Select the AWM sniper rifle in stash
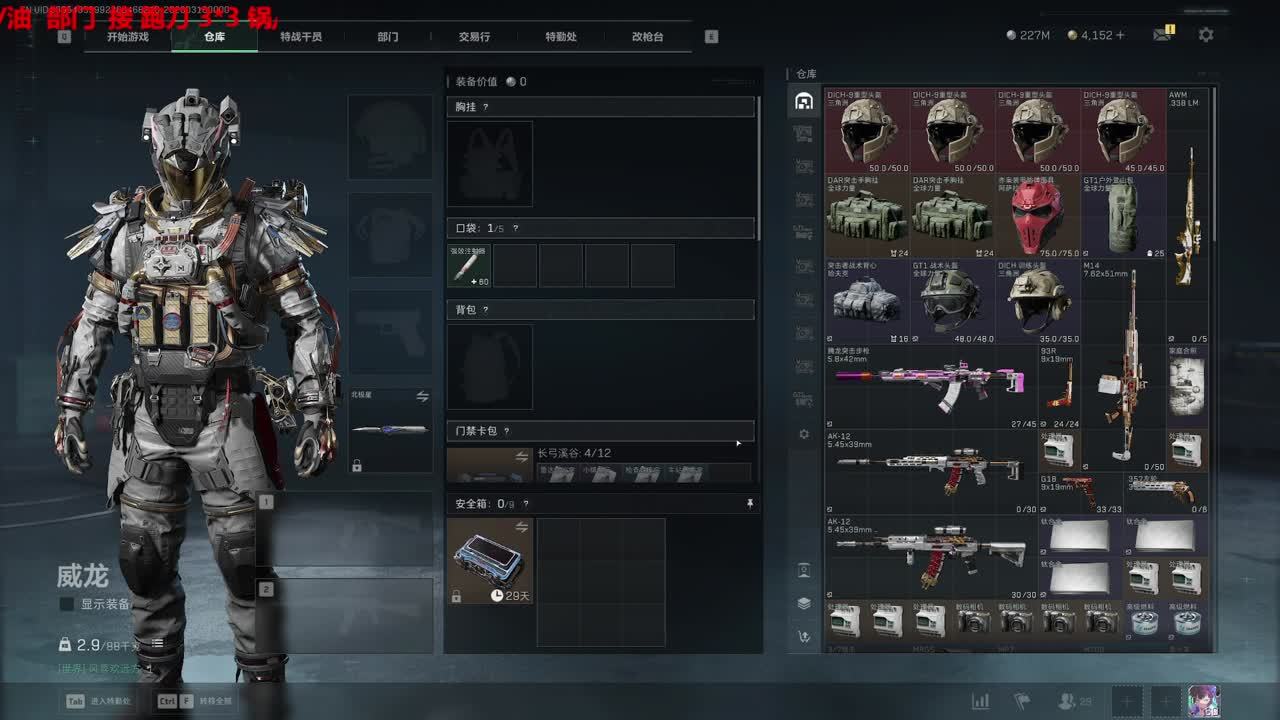The height and width of the screenshot is (720, 1280). click(1189, 215)
